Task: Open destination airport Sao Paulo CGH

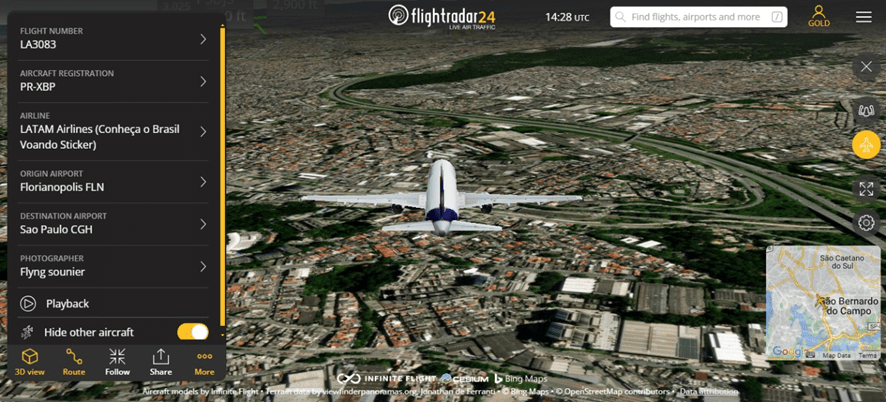Action: 112,223
